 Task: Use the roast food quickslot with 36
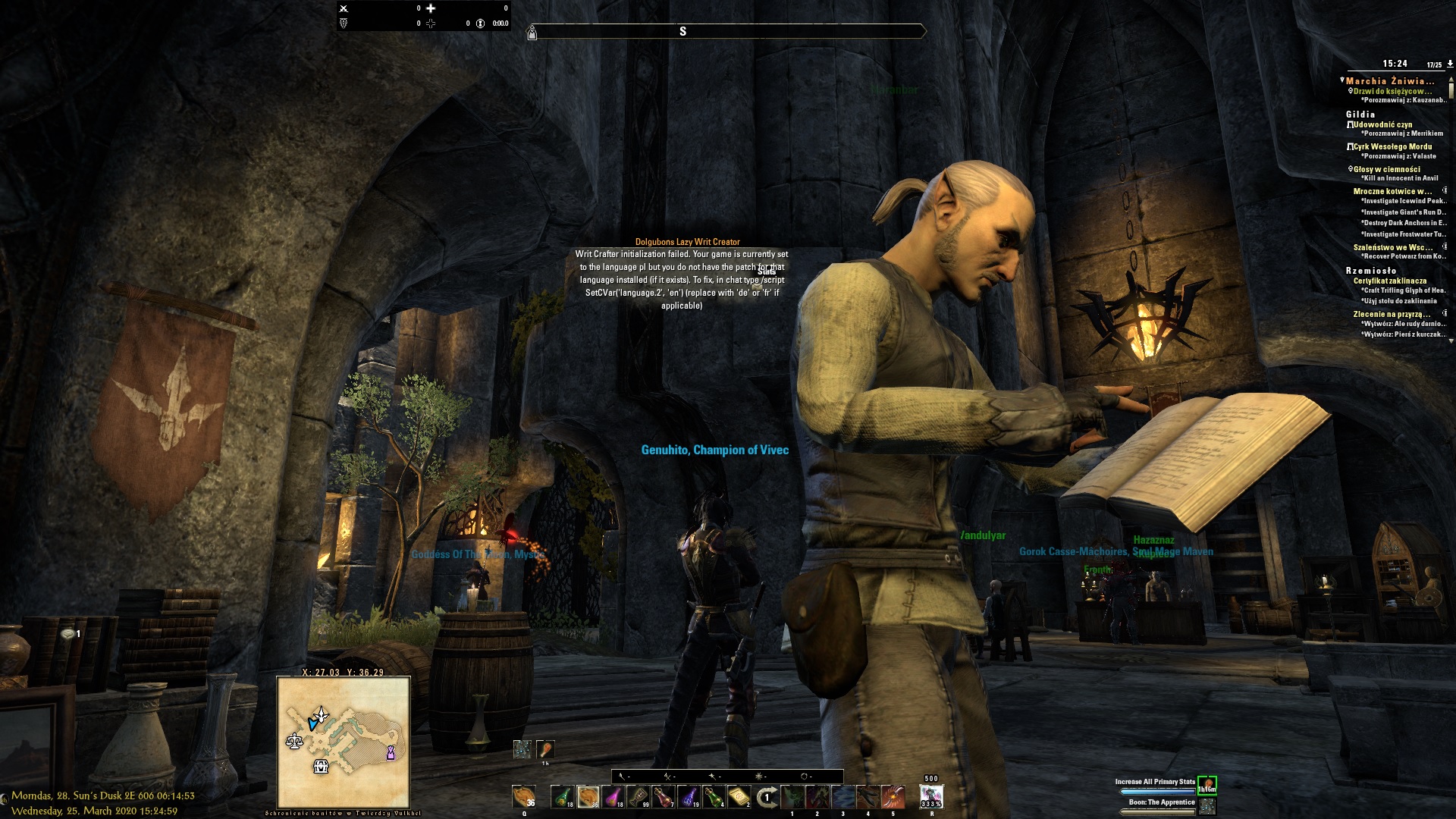point(523,797)
